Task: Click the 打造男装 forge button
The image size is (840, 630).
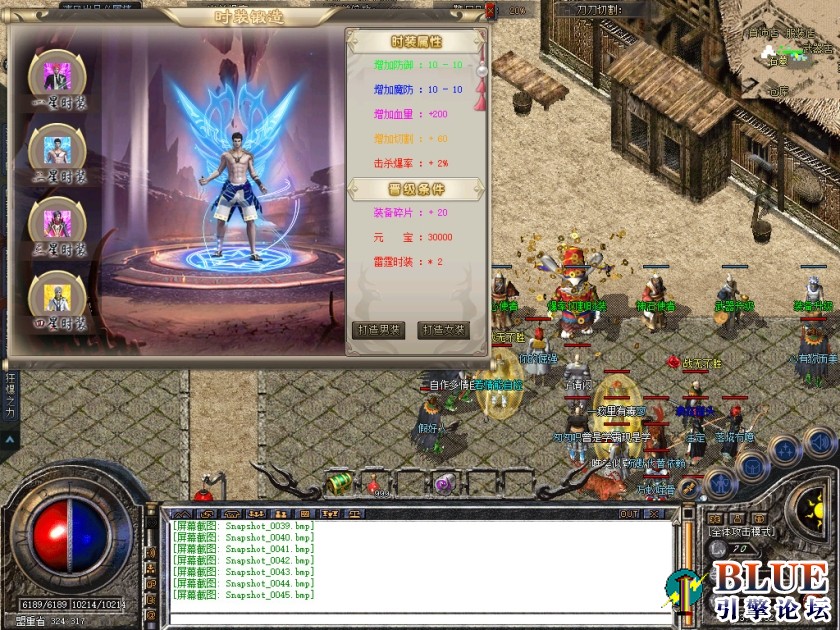Action: click(x=380, y=330)
